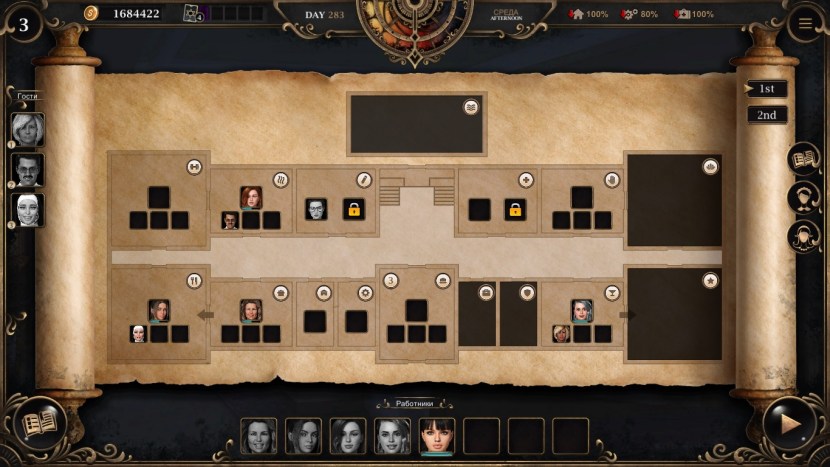Click the gold coin money counter icon
The image size is (830, 467).
(x=91, y=13)
